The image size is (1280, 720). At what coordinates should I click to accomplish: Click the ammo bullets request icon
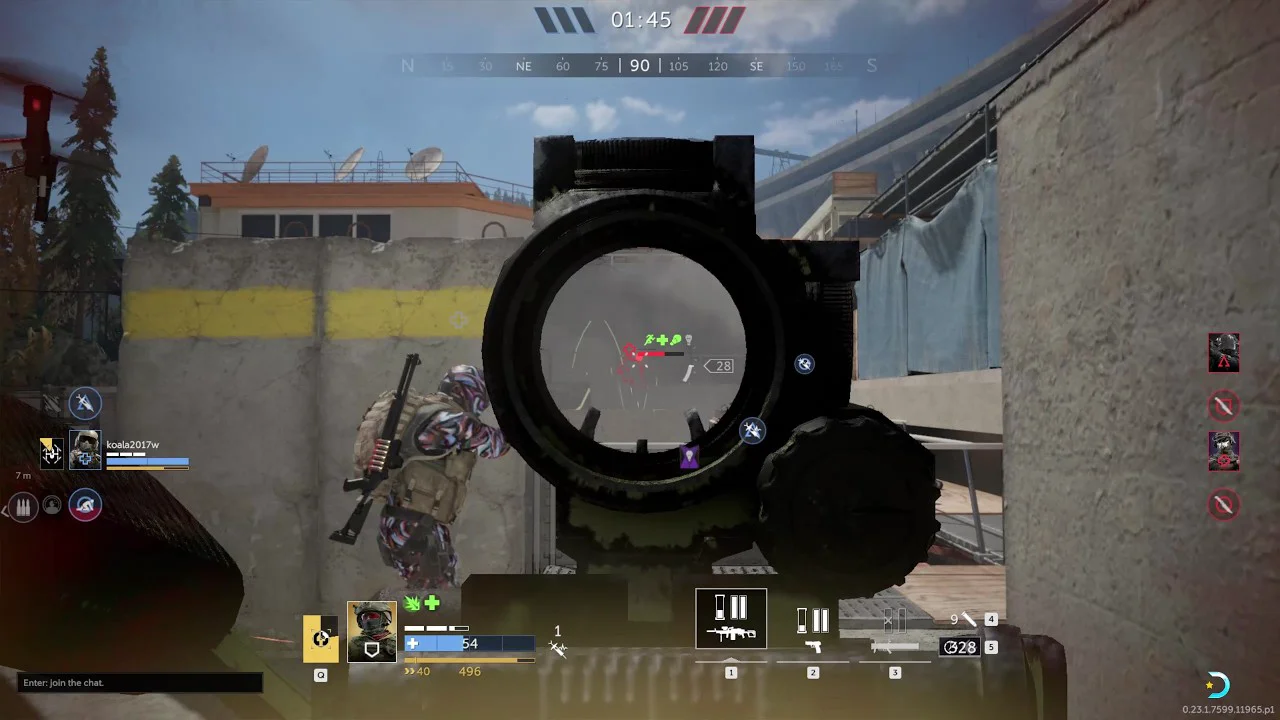(23, 506)
